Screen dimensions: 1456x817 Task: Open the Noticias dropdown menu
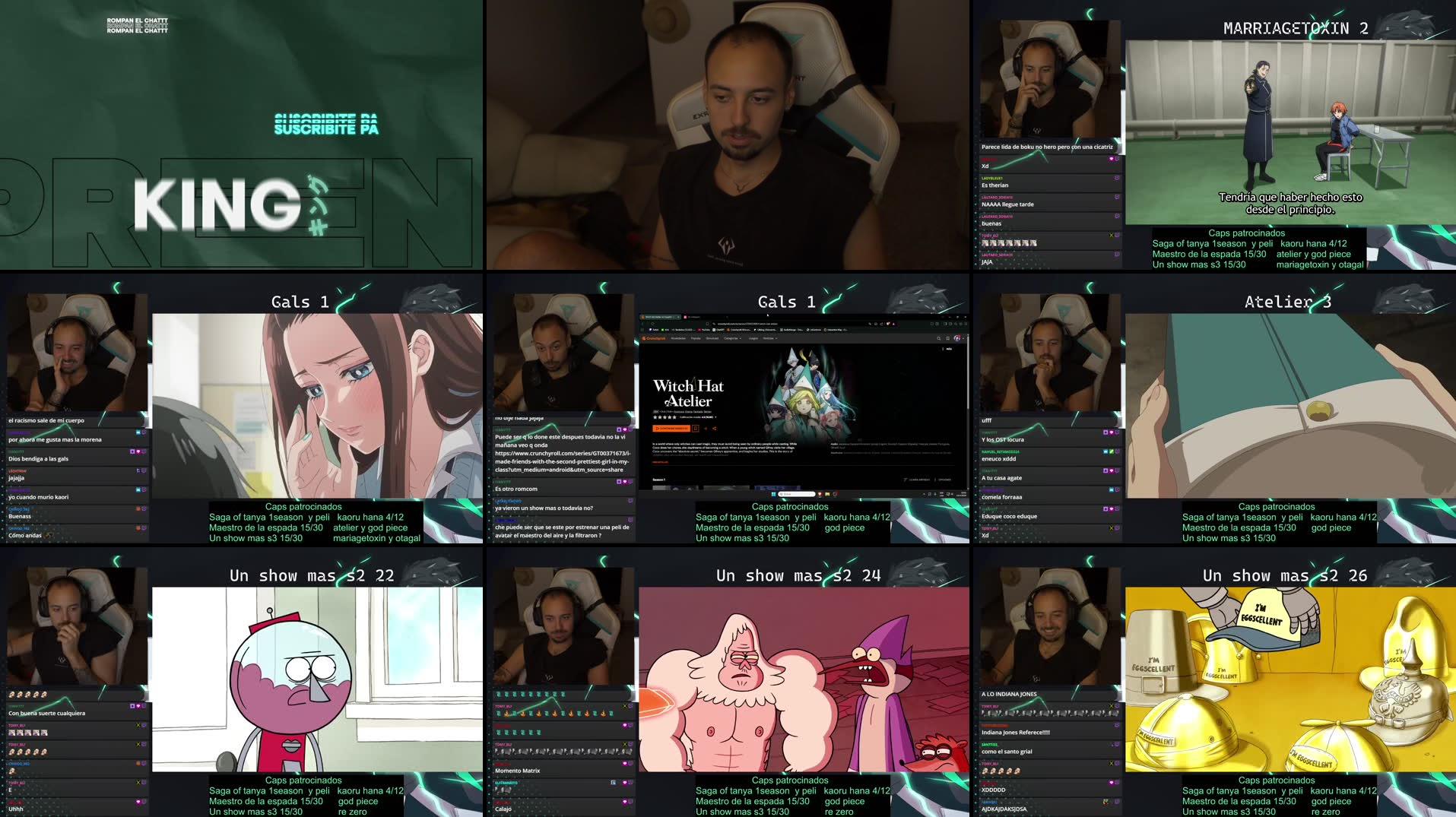pos(770,338)
